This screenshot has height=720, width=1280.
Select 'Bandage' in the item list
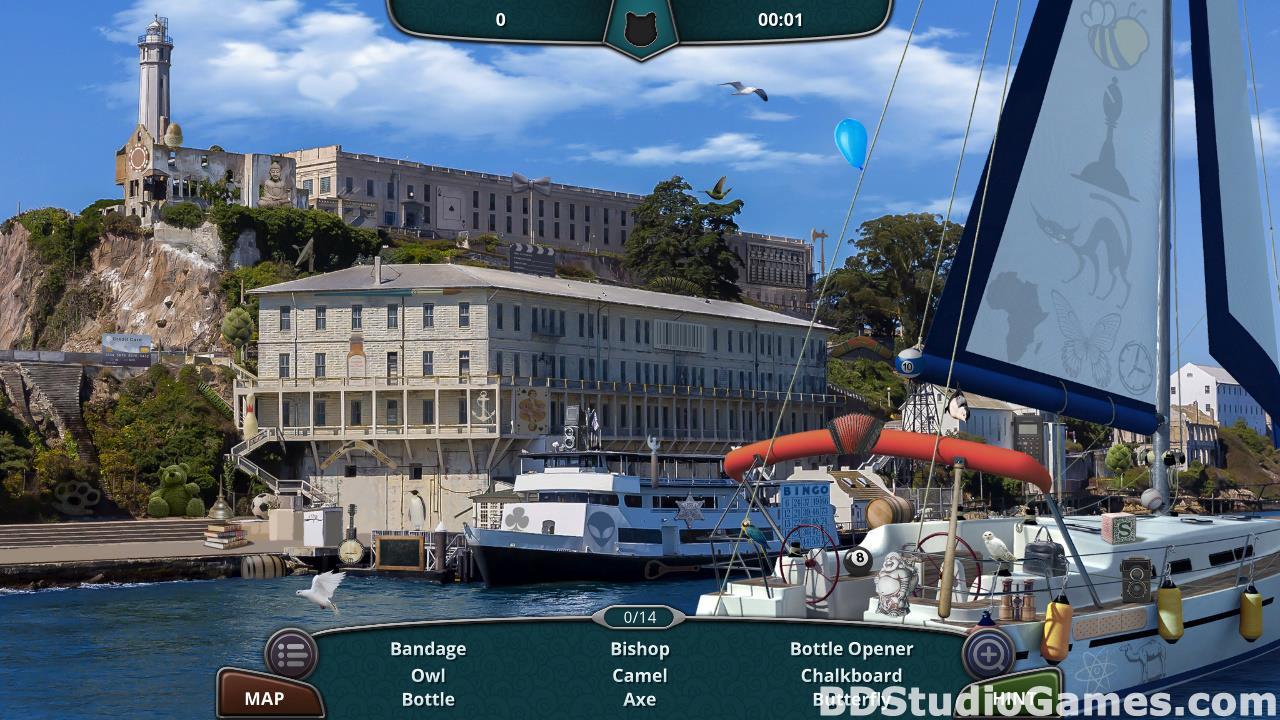pyautogui.click(x=428, y=649)
